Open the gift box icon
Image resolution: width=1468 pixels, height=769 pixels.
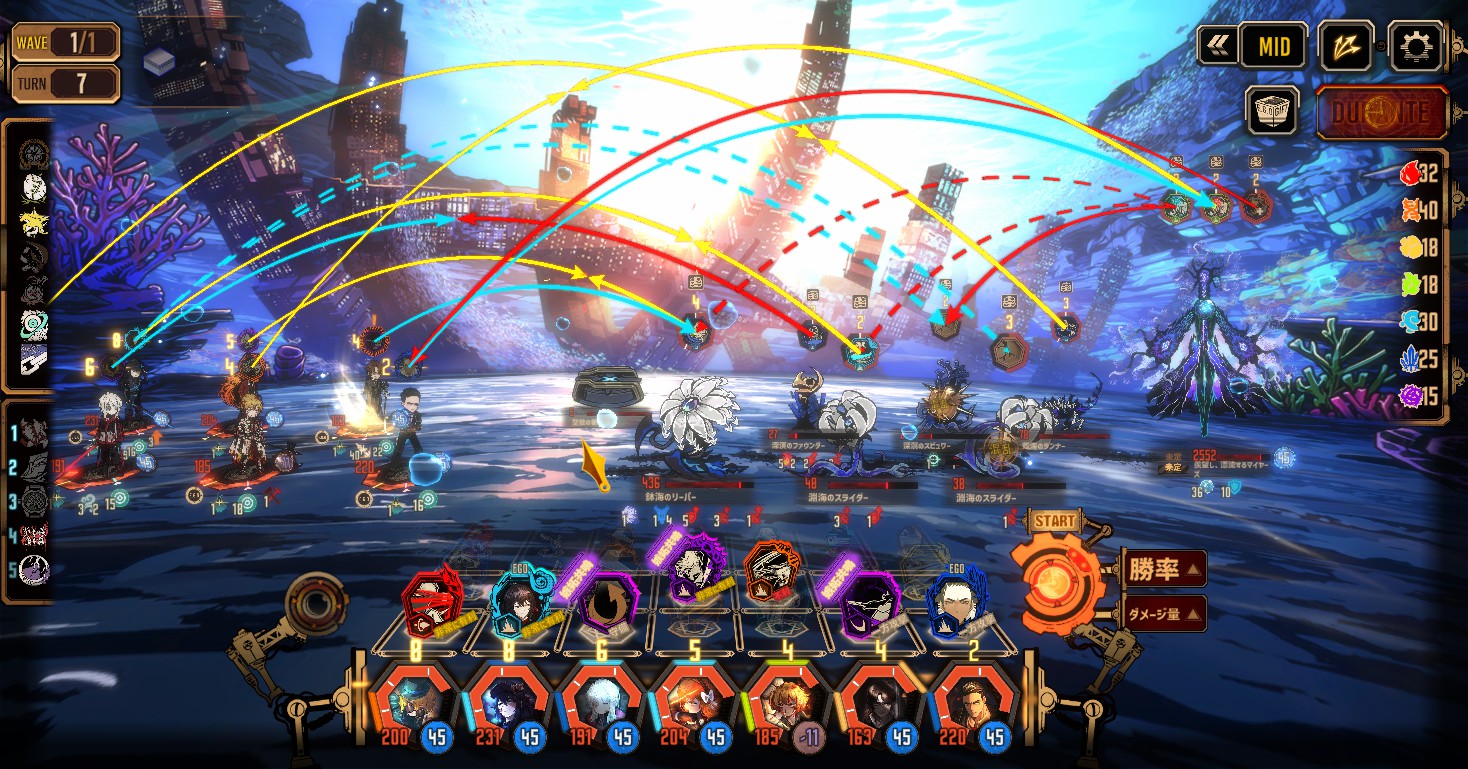pos(1272,111)
